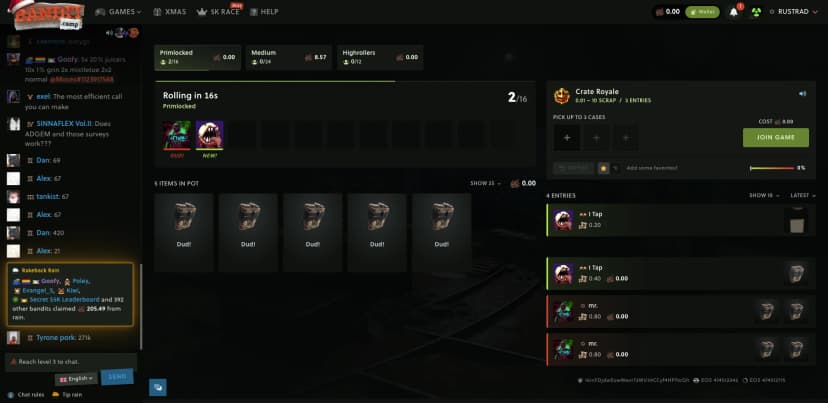Image resolution: width=828 pixels, height=403 pixels.
Task: Check notifications via the bell icon
Action: point(733,12)
